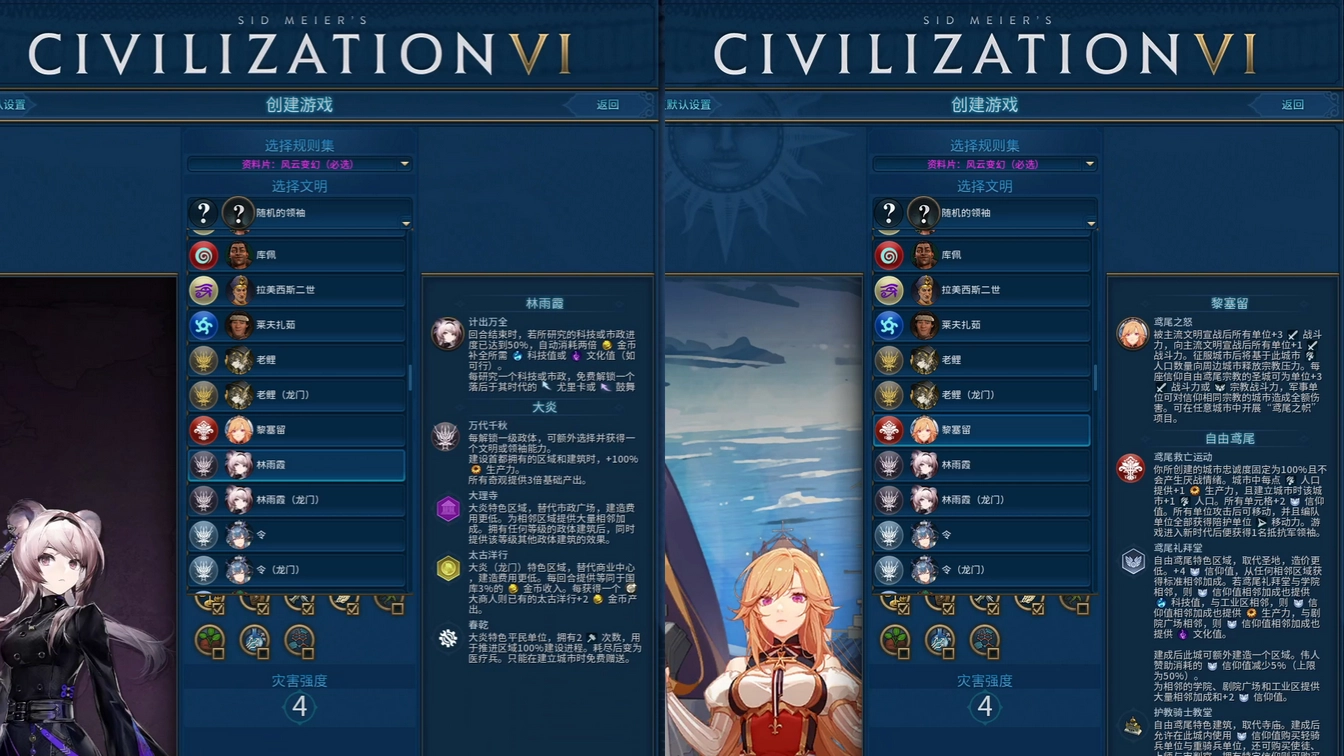This screenshot has width=1344, height=756.
Task: Adjust the 灾害强度 value 4 in right window
Action: click(985, 707)
